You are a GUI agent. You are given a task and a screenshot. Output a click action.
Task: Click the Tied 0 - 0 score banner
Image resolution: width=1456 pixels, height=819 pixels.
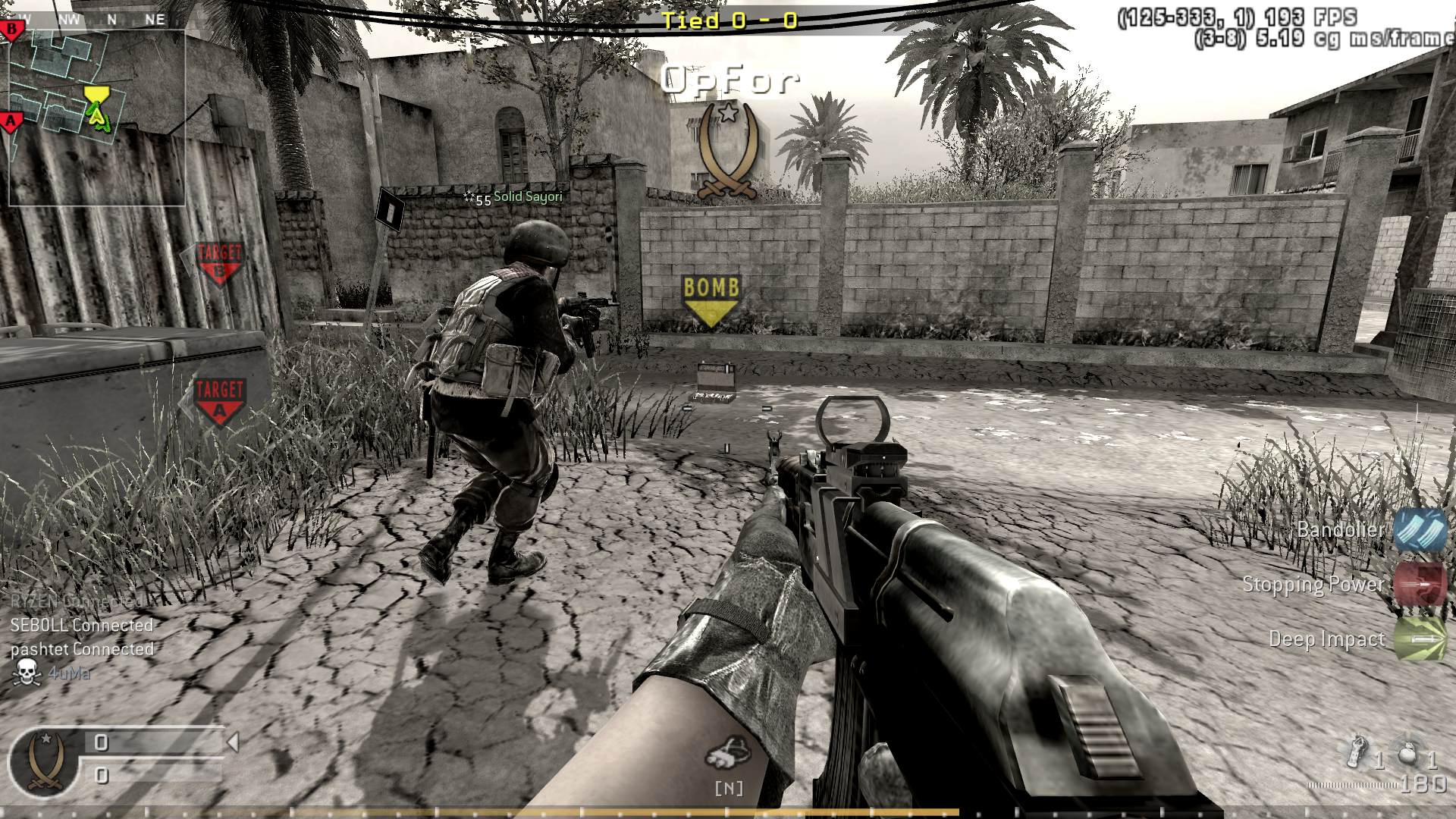730,22
